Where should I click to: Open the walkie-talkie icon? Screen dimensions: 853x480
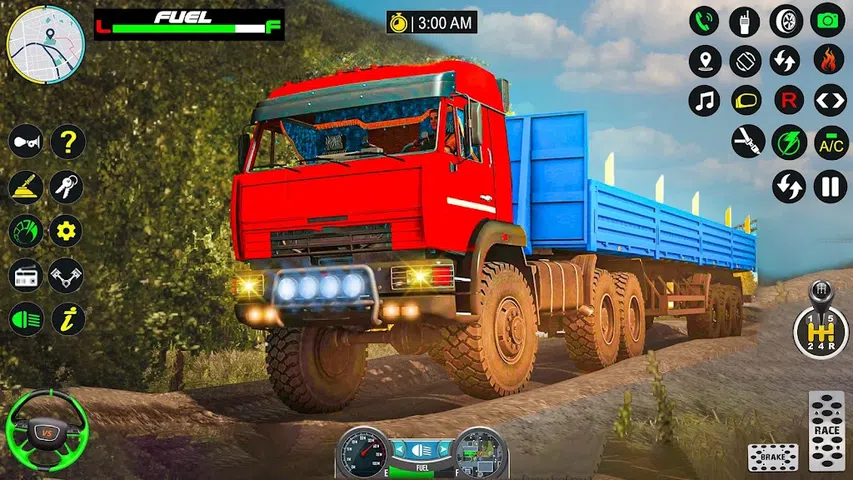tap(746, 20)
